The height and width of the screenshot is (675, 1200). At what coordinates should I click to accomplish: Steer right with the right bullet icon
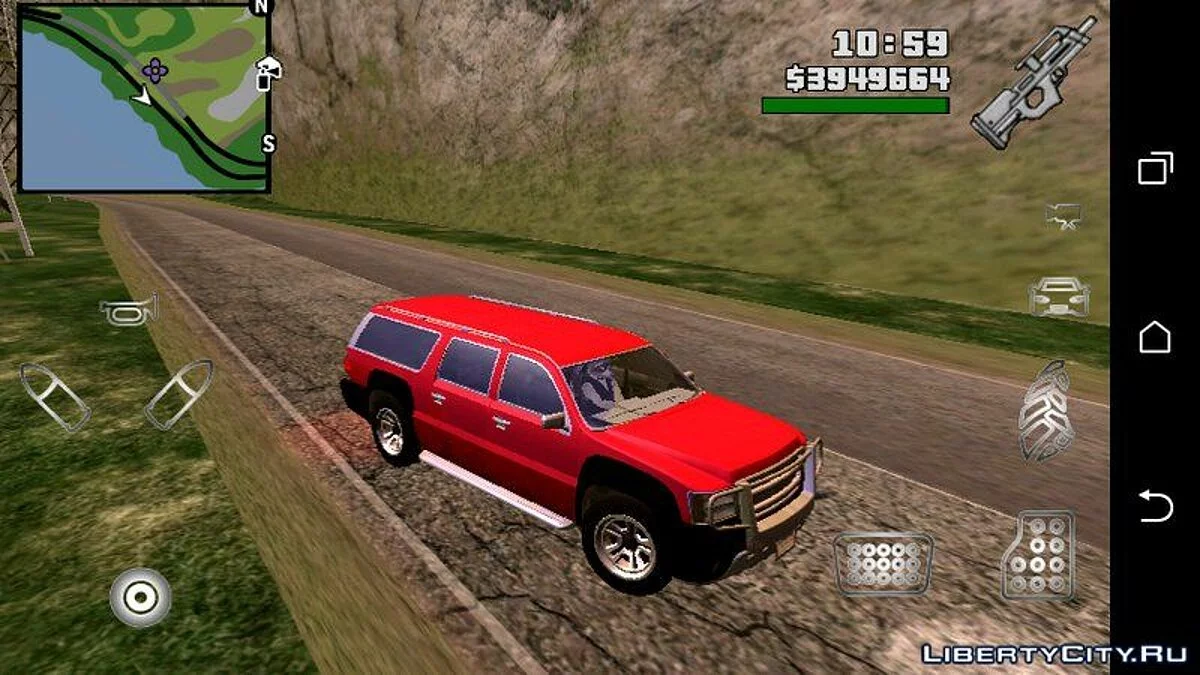click(179, 394)
